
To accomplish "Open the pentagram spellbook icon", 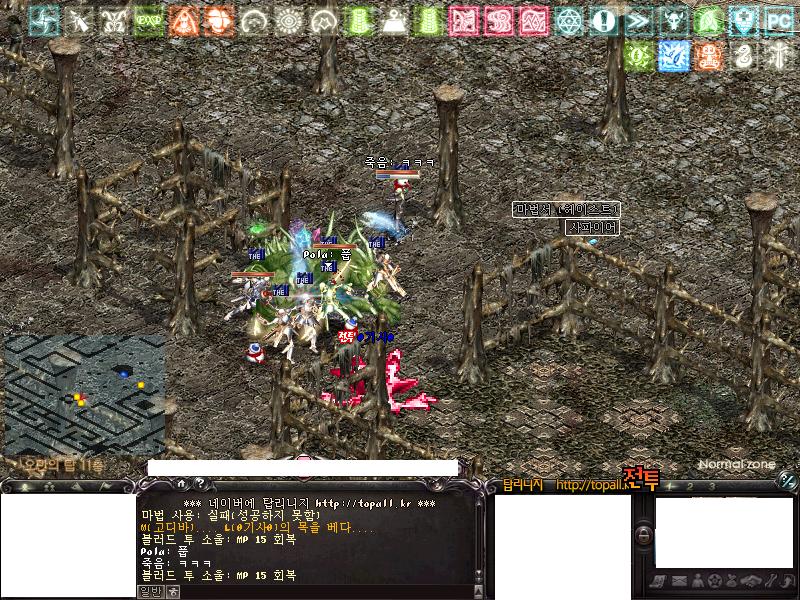I will 714,581.
